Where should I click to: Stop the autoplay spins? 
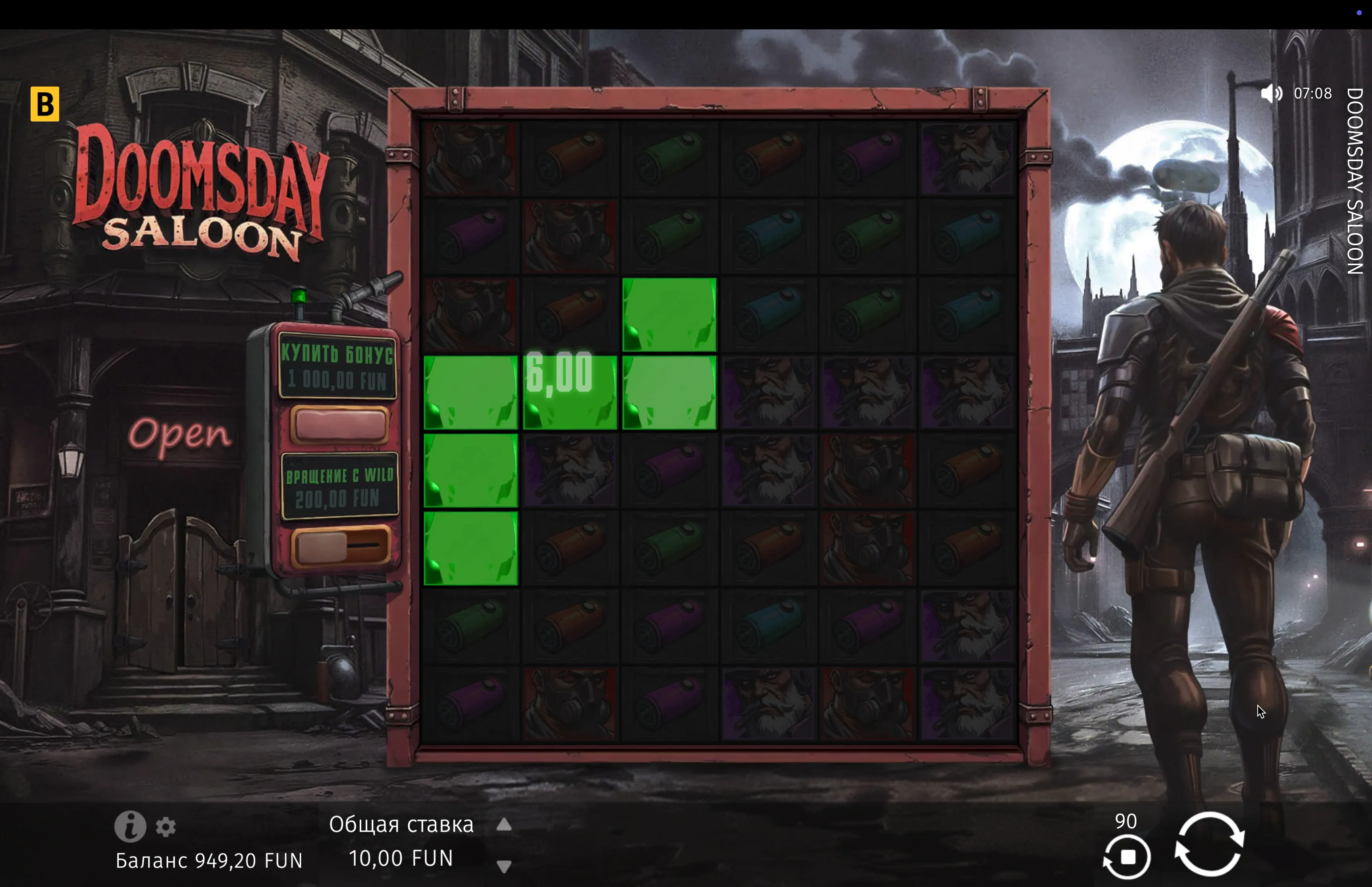coord(1127,857)
